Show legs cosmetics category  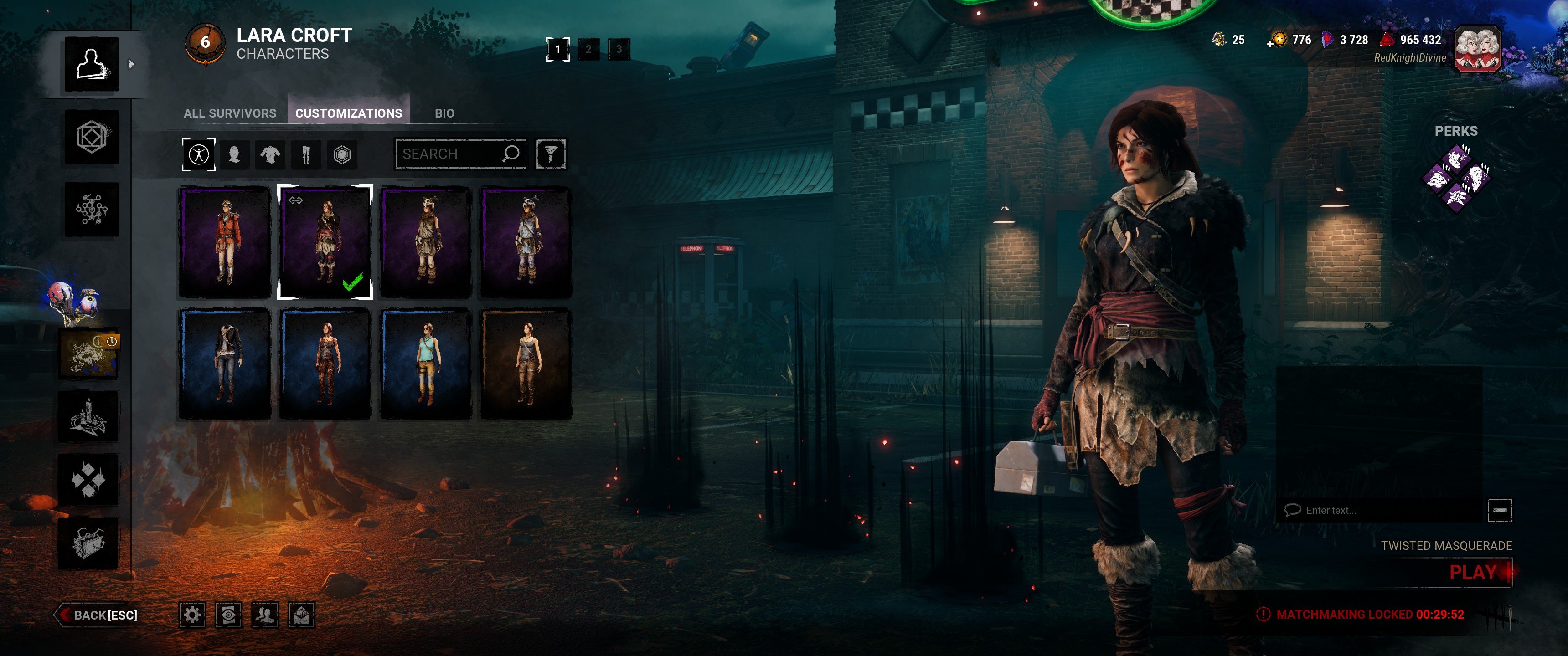click(x=306, y=154)
